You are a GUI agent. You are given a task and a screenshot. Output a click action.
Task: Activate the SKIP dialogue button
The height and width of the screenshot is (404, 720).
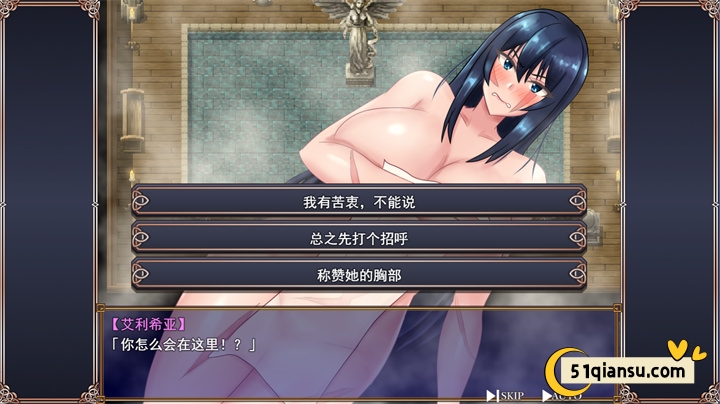coord(506,395)
